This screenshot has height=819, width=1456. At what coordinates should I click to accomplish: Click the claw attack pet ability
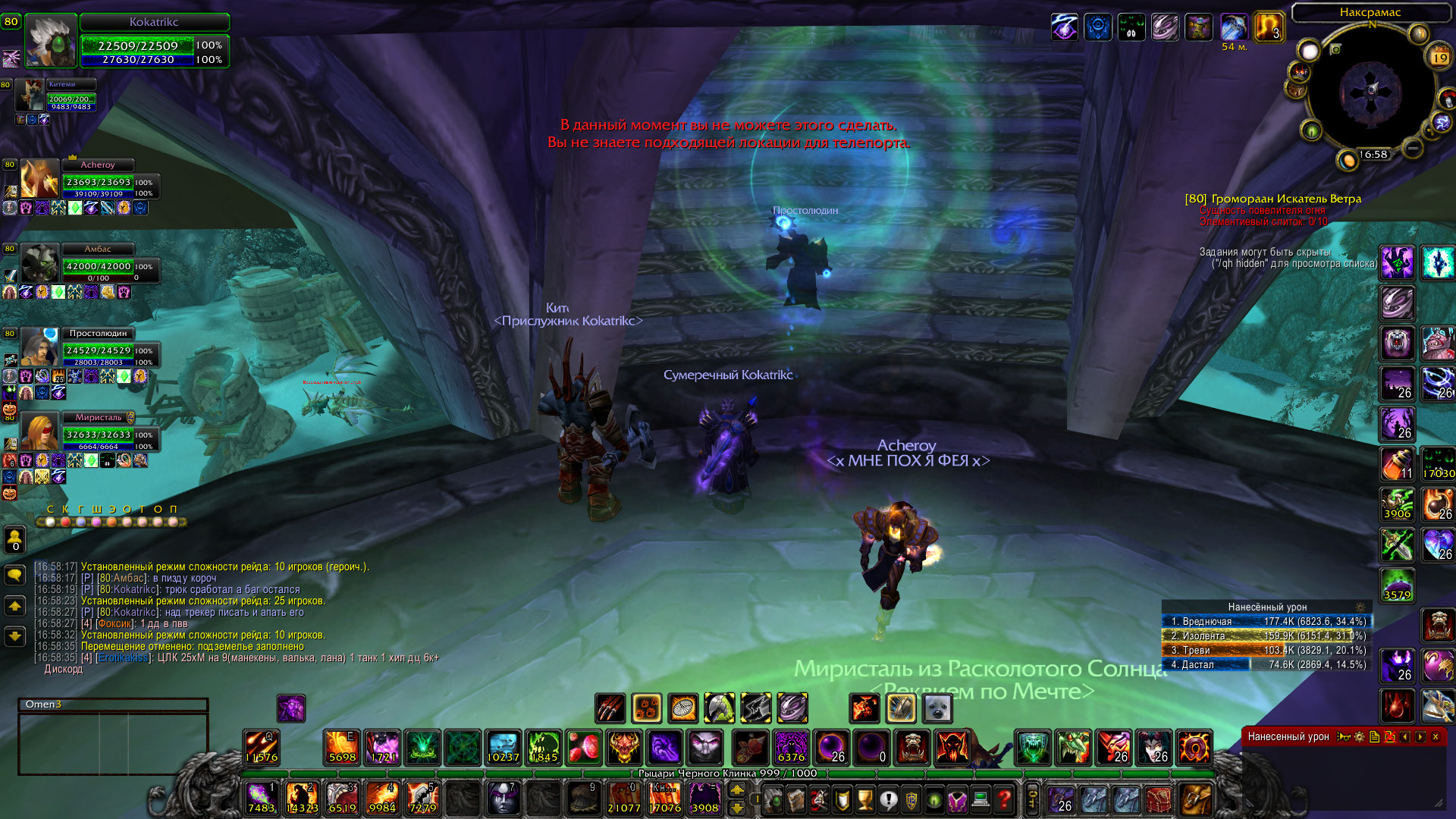tap(610, 708)
